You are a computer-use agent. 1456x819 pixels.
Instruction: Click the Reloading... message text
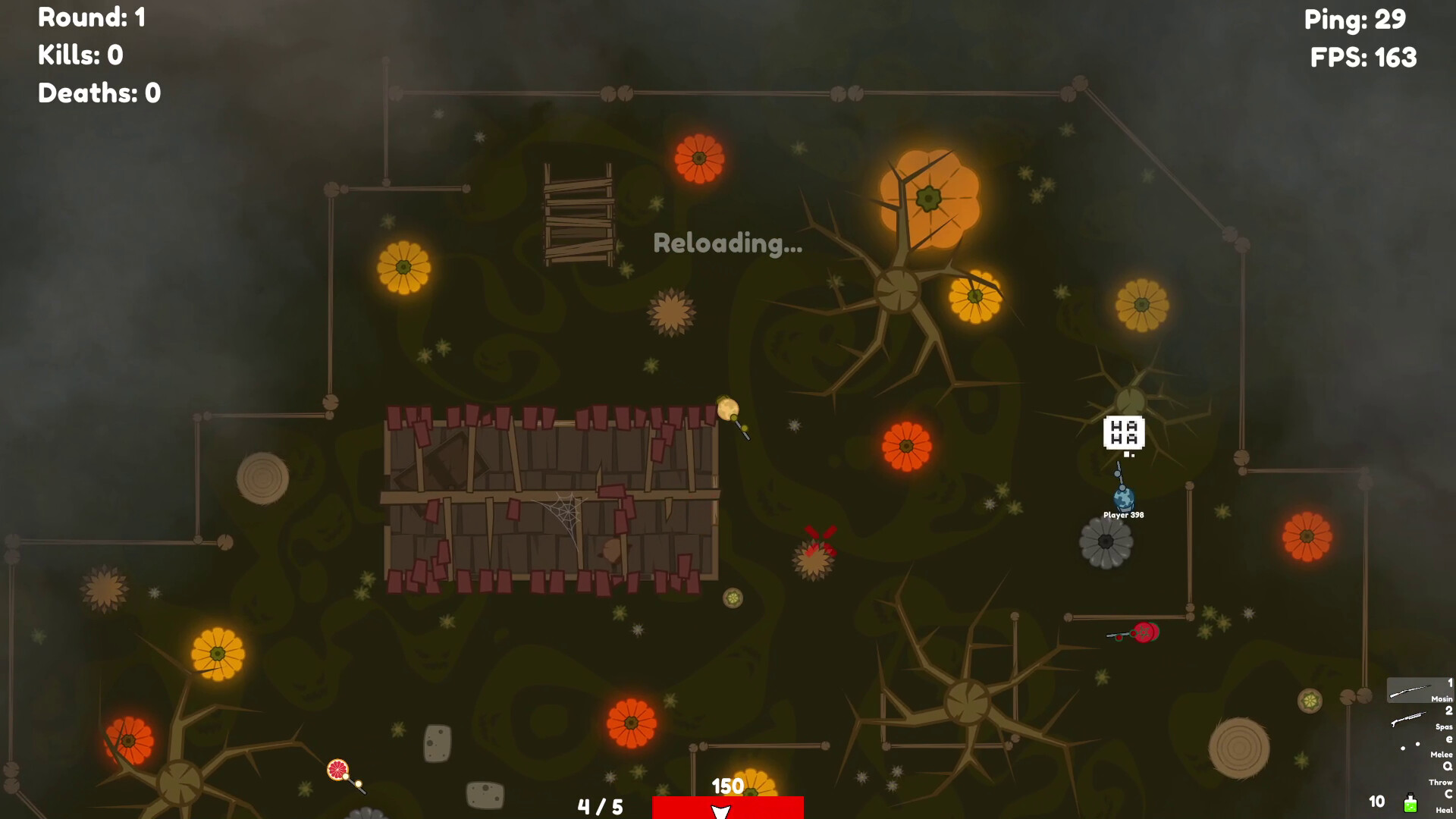[727, 244]
